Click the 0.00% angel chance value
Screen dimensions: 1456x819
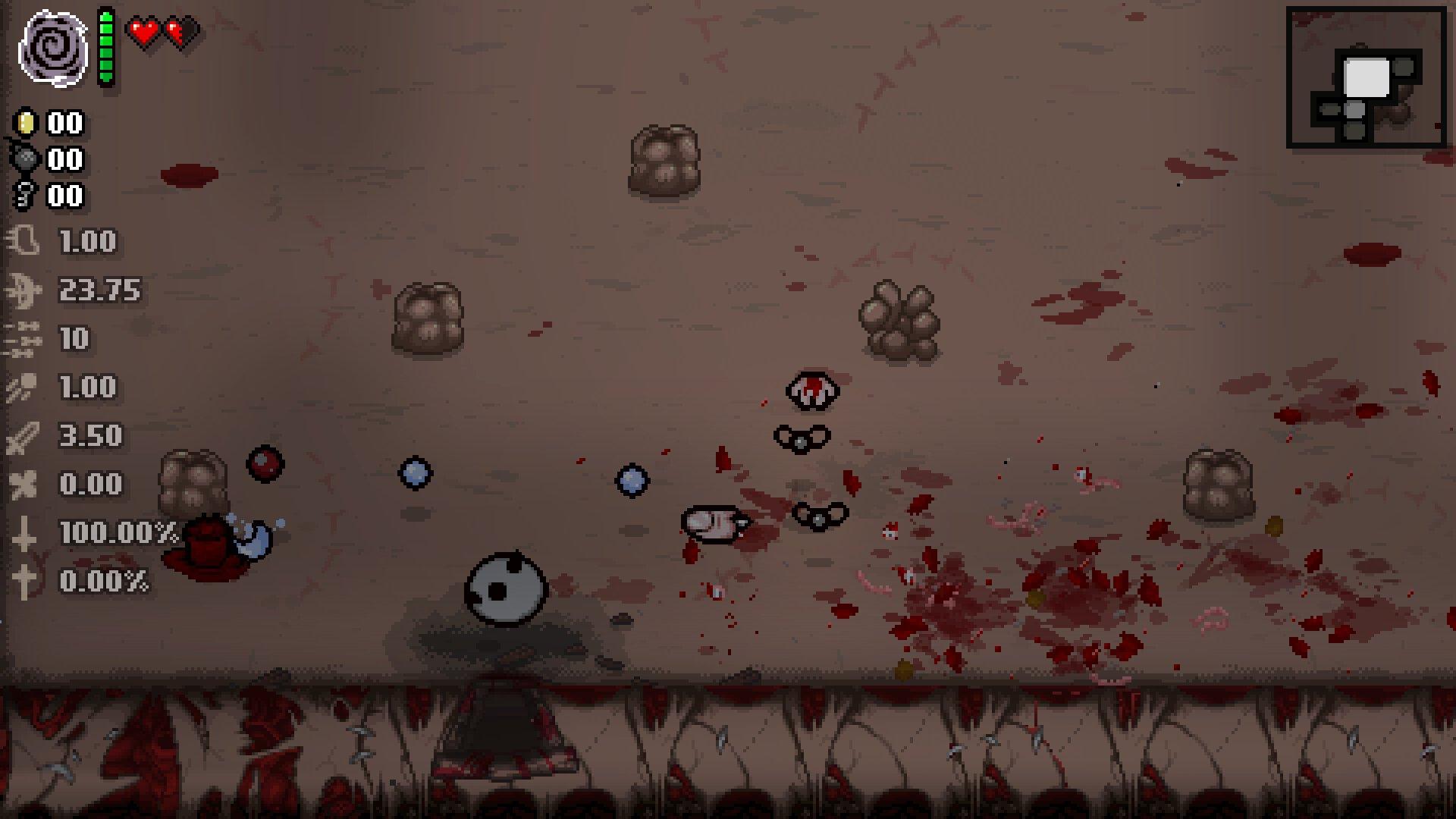point(102,581)
